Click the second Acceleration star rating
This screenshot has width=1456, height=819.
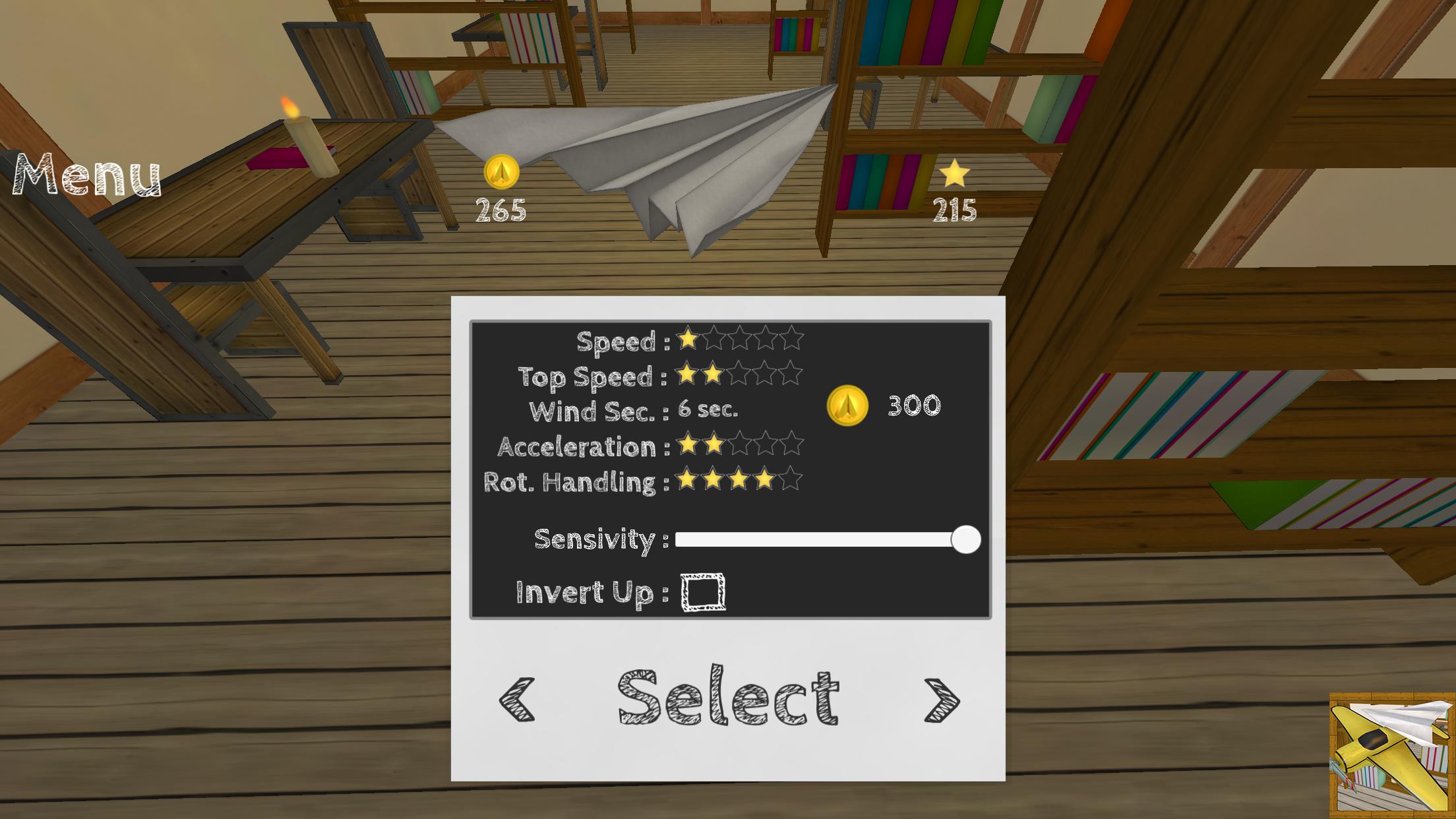pos(714,445)
